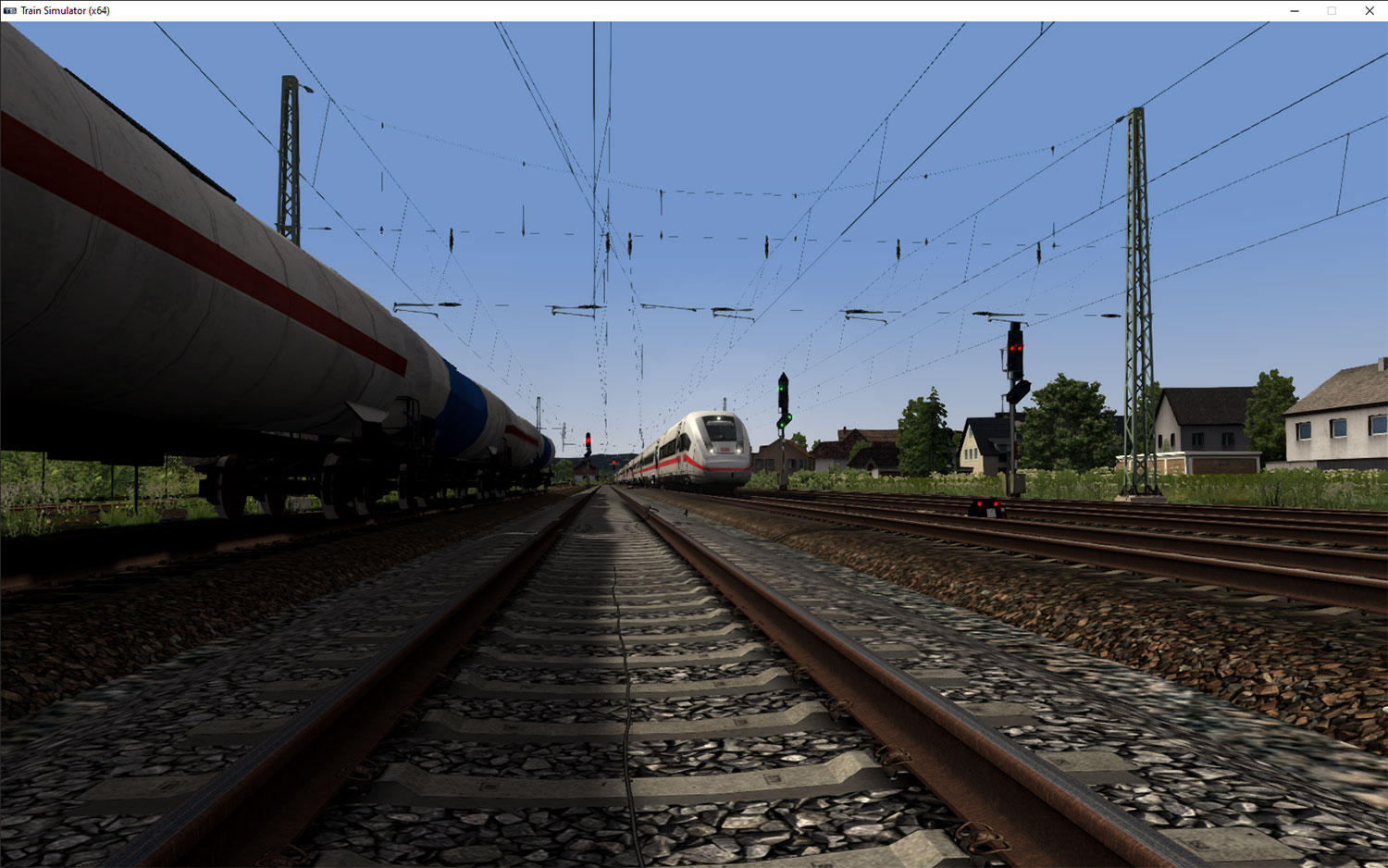The image size is (1388, 868).
Task: Click the lower green lamp on the signal mast
Action: pos(782,426)
